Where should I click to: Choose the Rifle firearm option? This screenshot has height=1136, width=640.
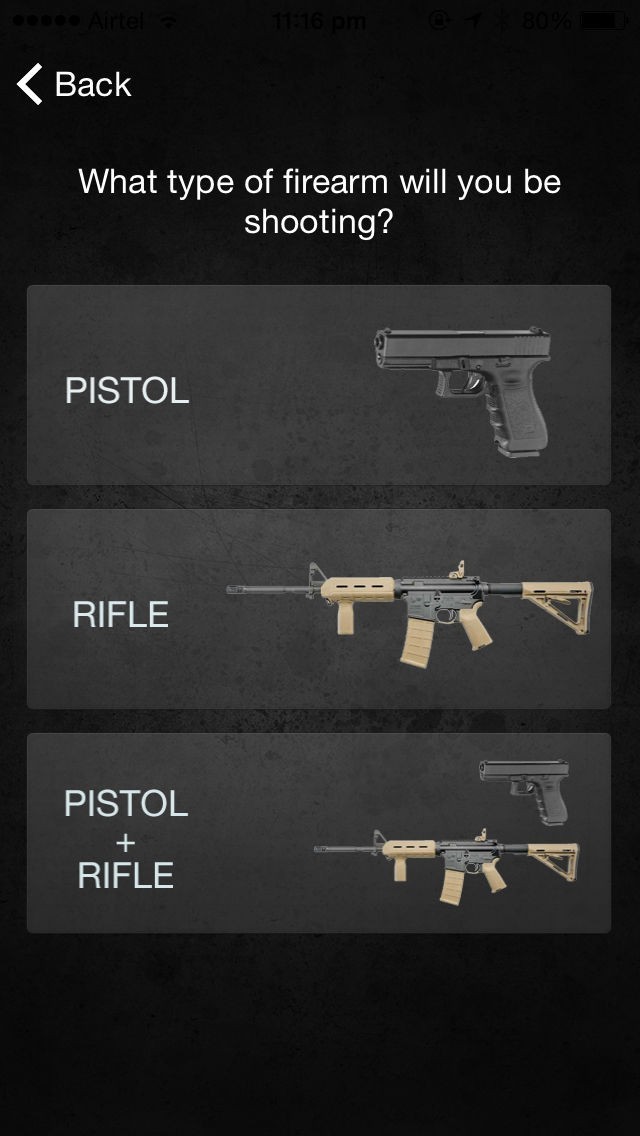(318, 609)
